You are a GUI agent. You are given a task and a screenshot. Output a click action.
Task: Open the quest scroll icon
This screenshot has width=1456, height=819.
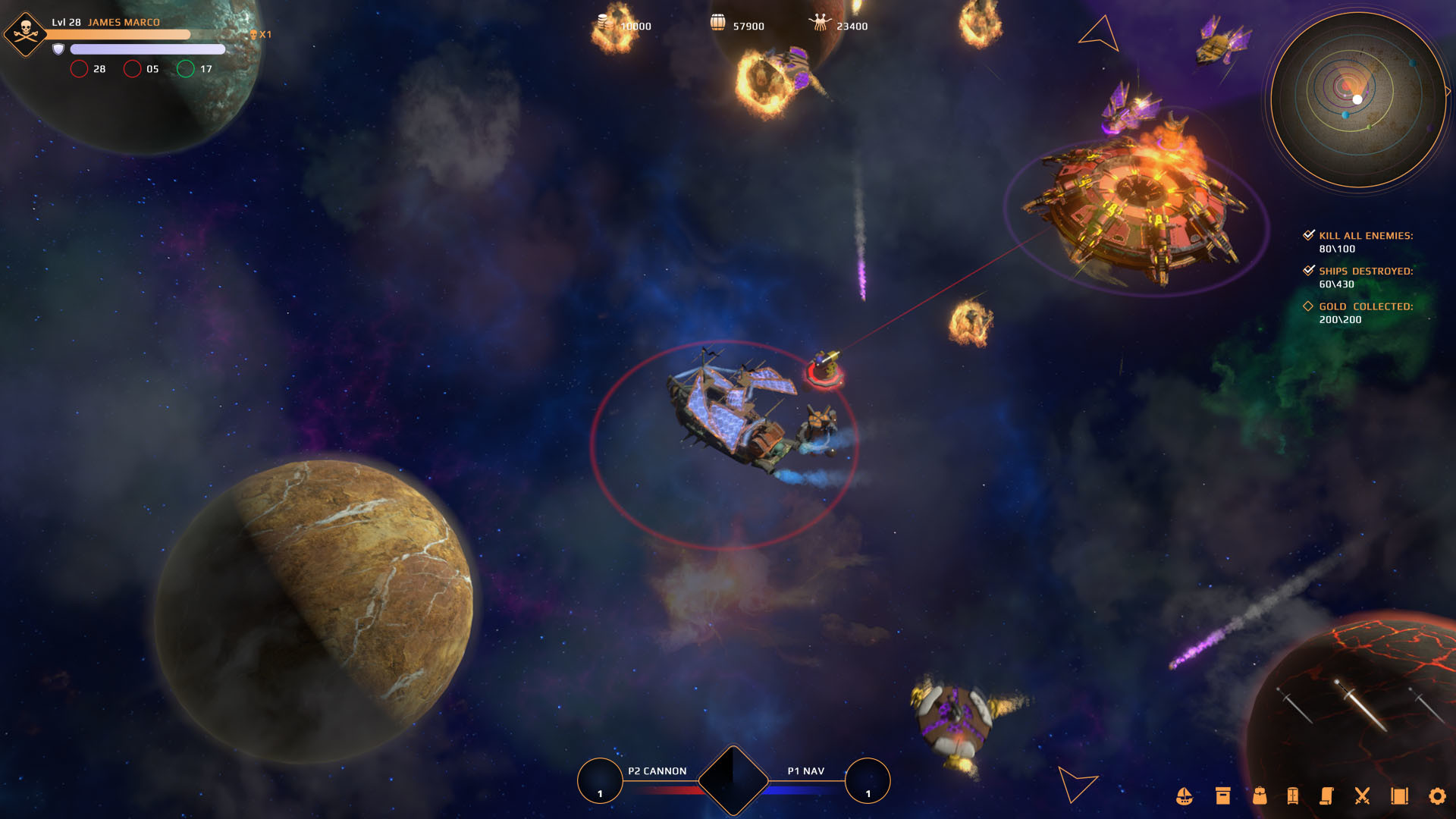click(1327, 796)
